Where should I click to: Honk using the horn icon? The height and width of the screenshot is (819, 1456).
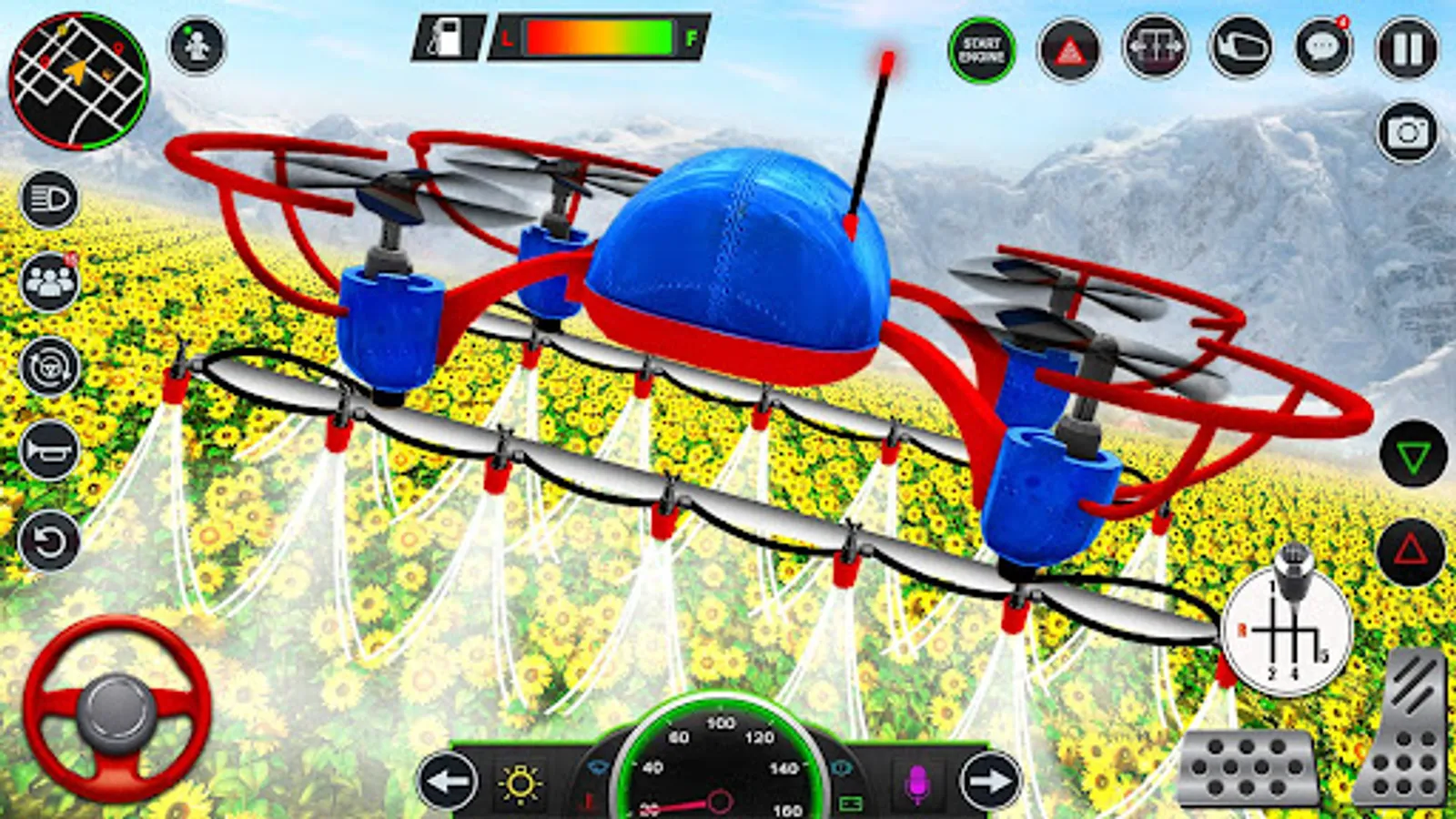(50, 449)
